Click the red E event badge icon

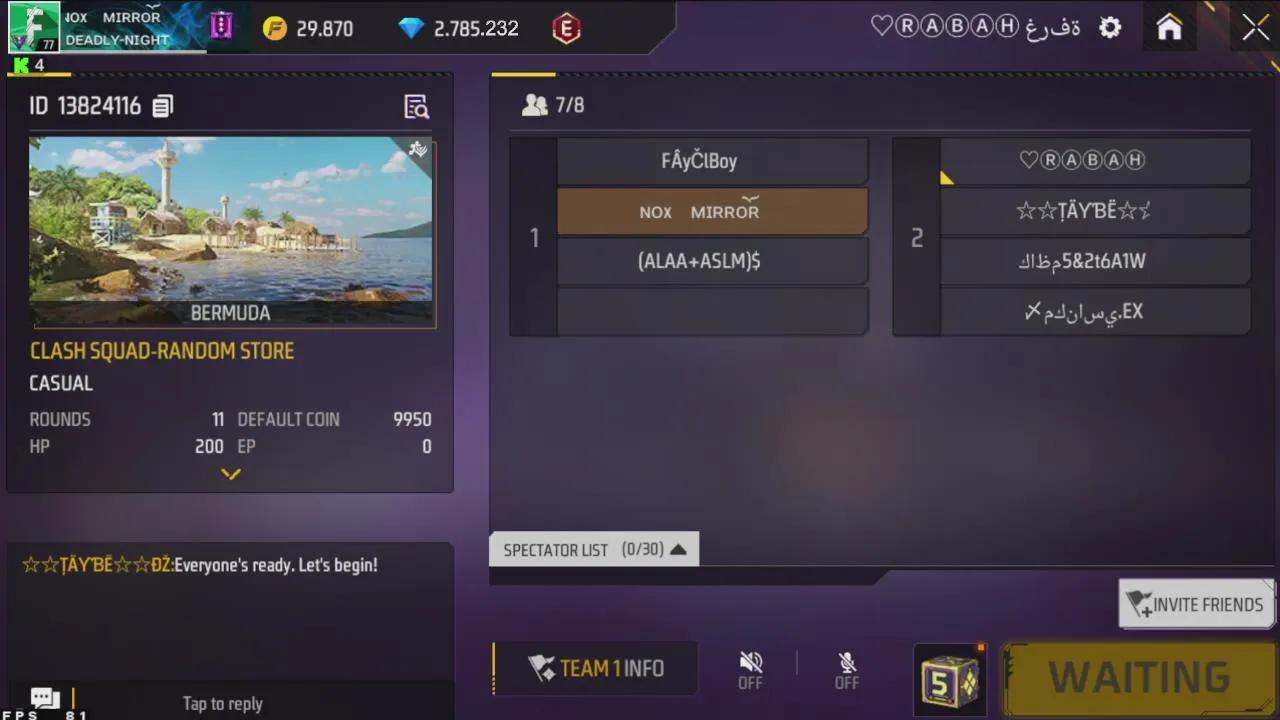click(566, 29)
